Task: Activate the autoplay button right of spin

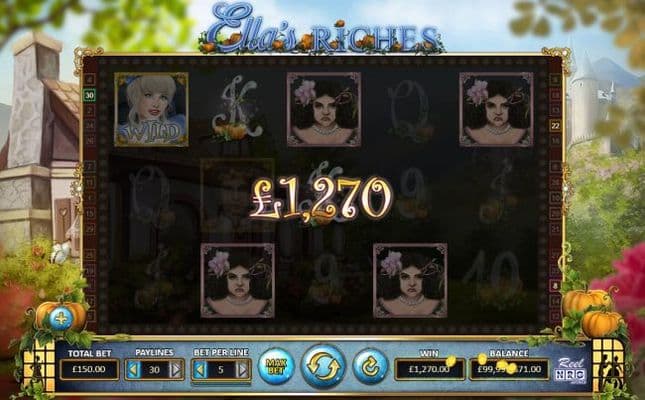Action: click(371, 367)
